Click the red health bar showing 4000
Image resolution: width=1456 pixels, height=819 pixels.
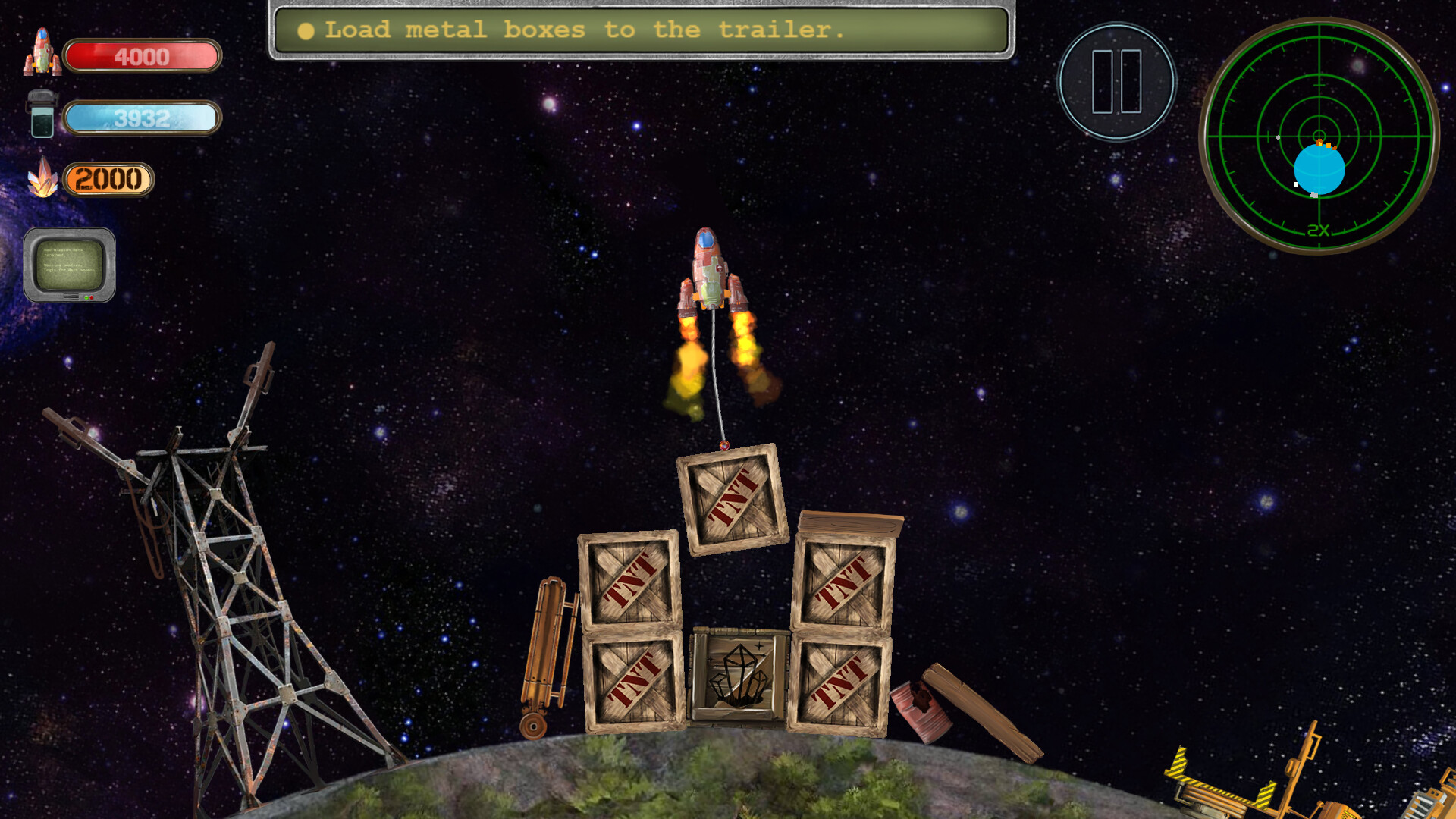141,57
